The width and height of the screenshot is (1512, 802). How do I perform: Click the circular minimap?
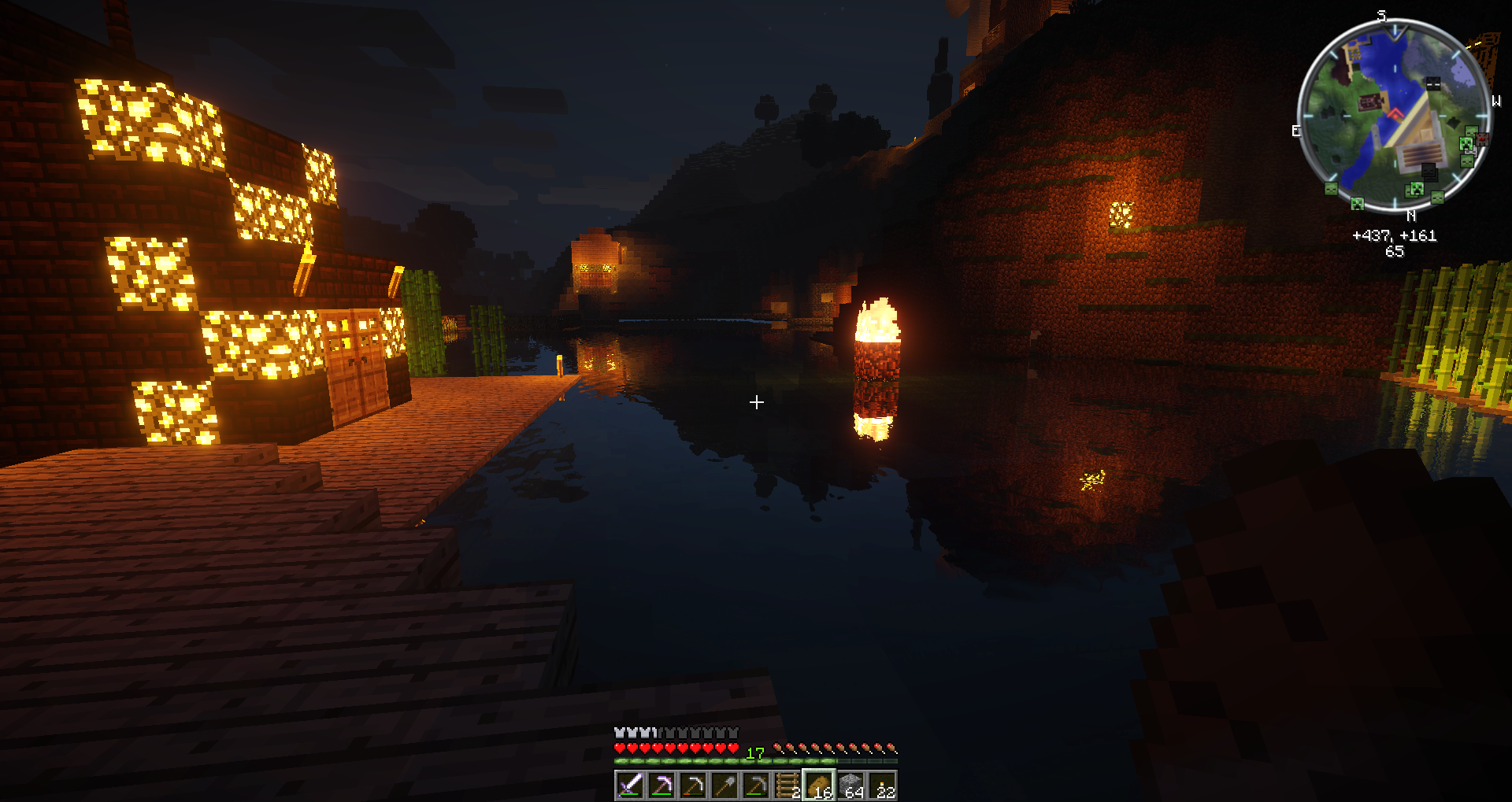tap(1394, 116)
